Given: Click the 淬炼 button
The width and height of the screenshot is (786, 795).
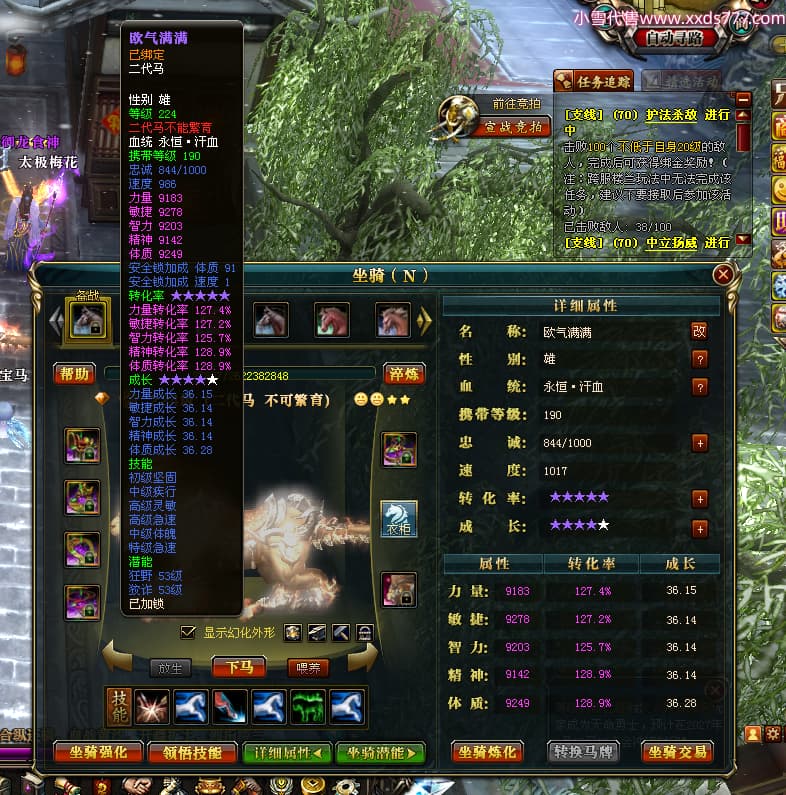Looking at the screenshot, I should point(404,374).
